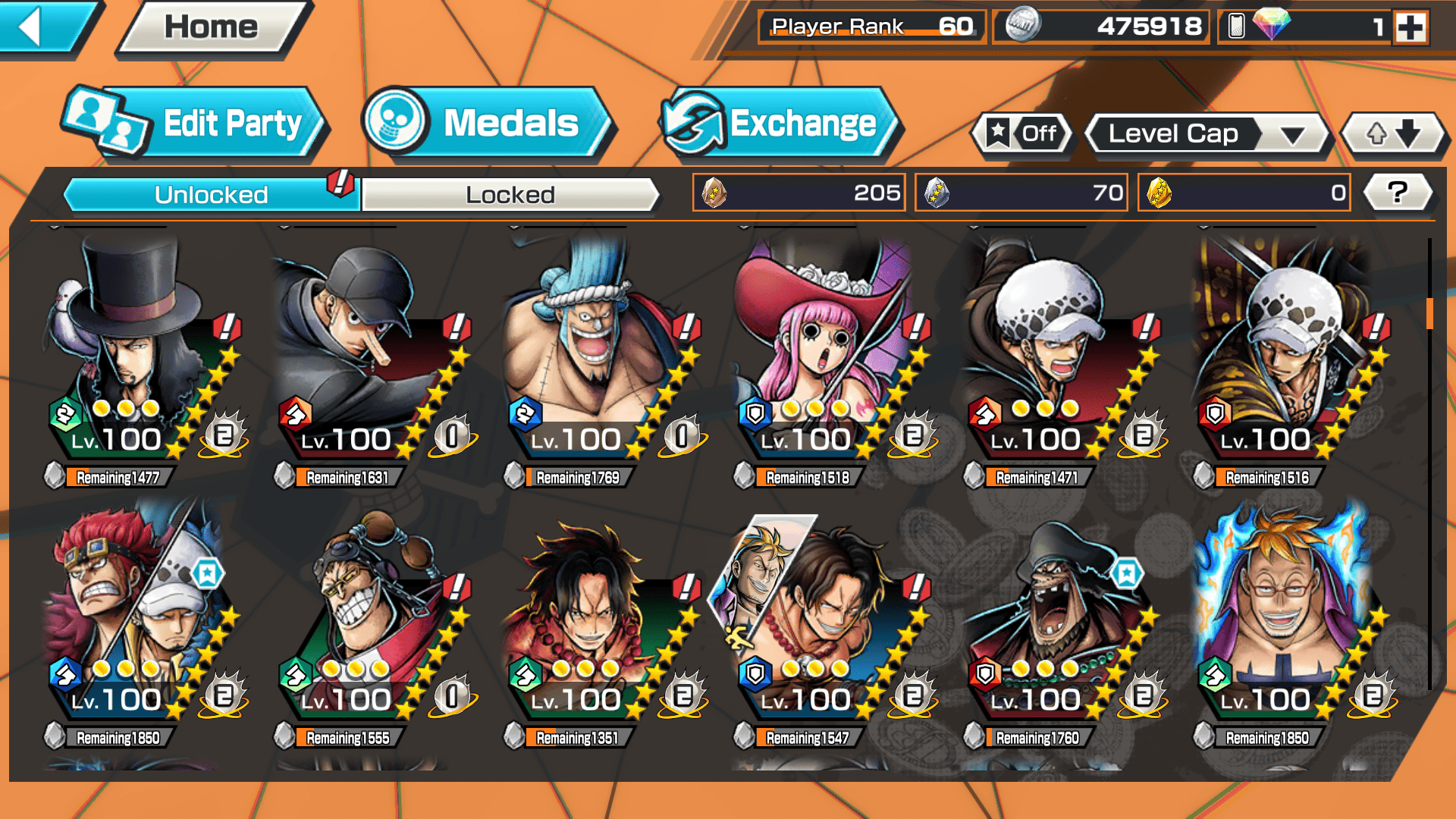Open the Exchange menu
The width and height of the screenshot is (1456, 819).
pos(780,124)
